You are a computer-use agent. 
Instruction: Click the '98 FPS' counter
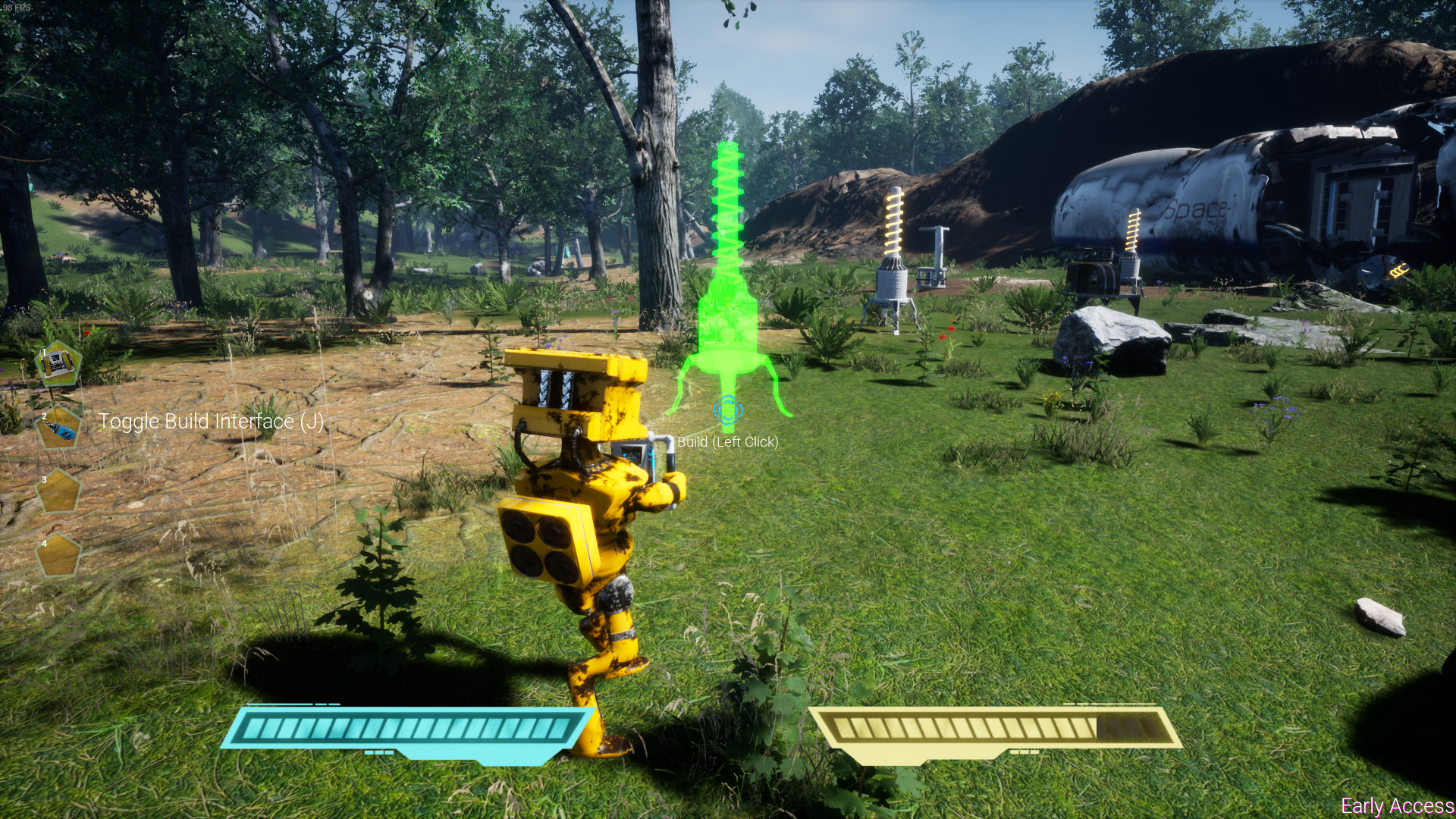(17, 6)
